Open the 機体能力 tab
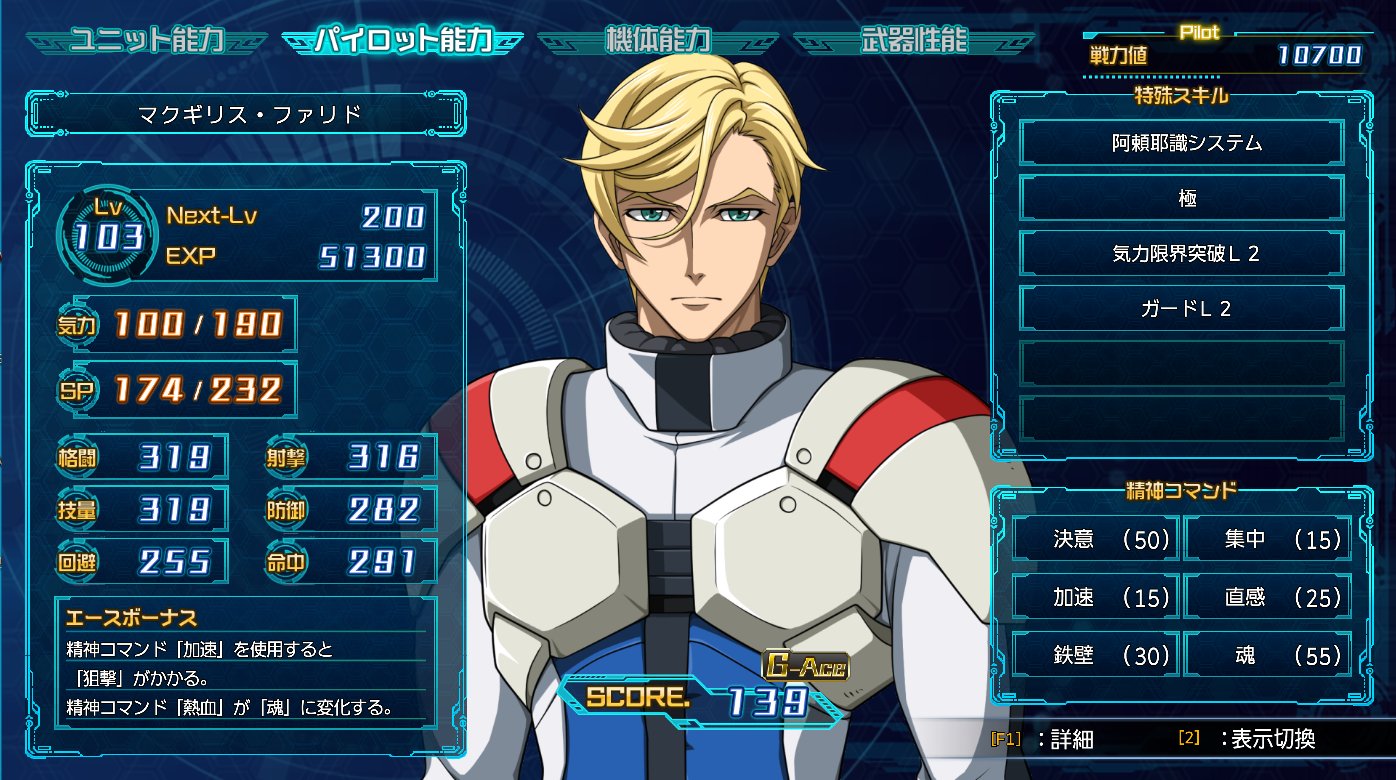The height and width of the screenshot is (780, 1396). (658, 41)
